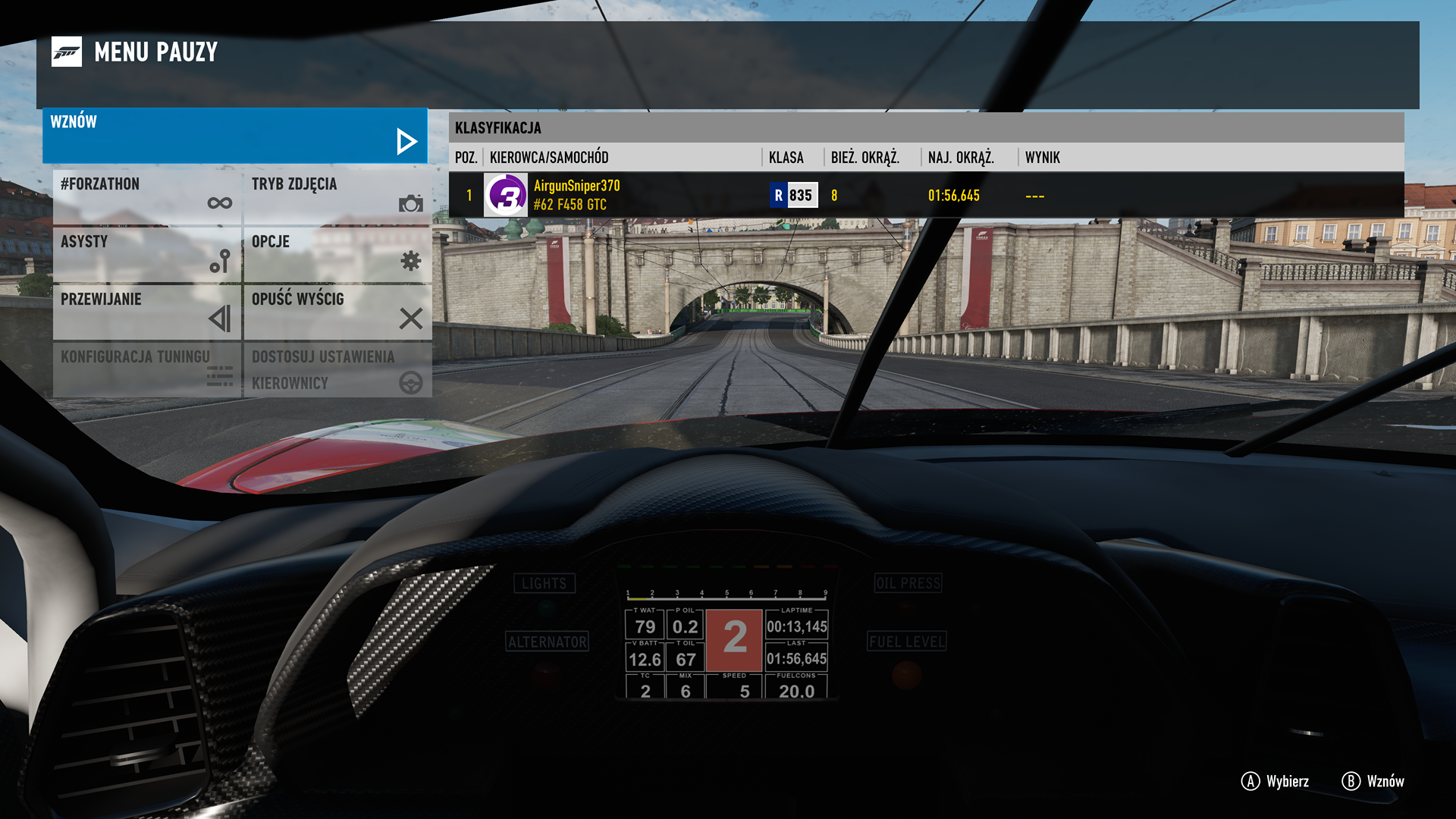Select OPUŚĆ WYŚCIG to quit race
Screen dimensions: 1456x819
click(x=337, y=312)
